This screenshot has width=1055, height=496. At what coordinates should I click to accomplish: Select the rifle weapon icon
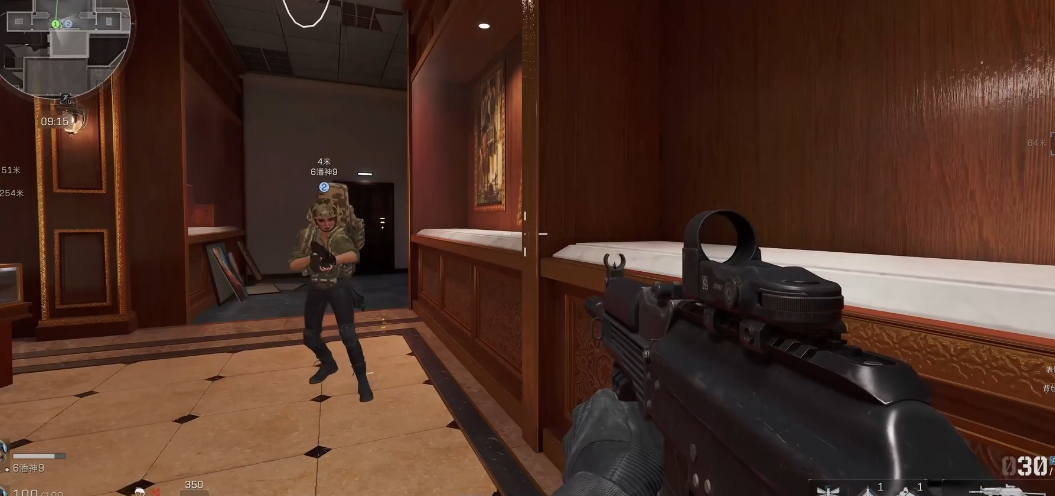pos(998,489)
